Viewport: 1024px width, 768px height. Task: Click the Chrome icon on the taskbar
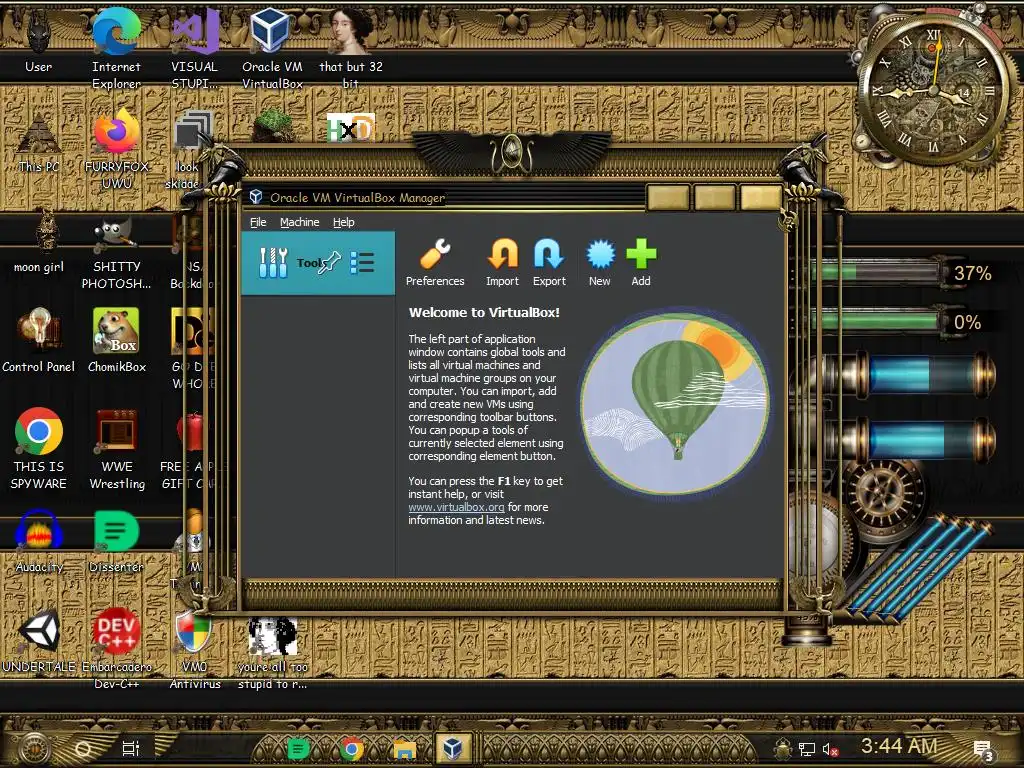[x=350, y=747]
